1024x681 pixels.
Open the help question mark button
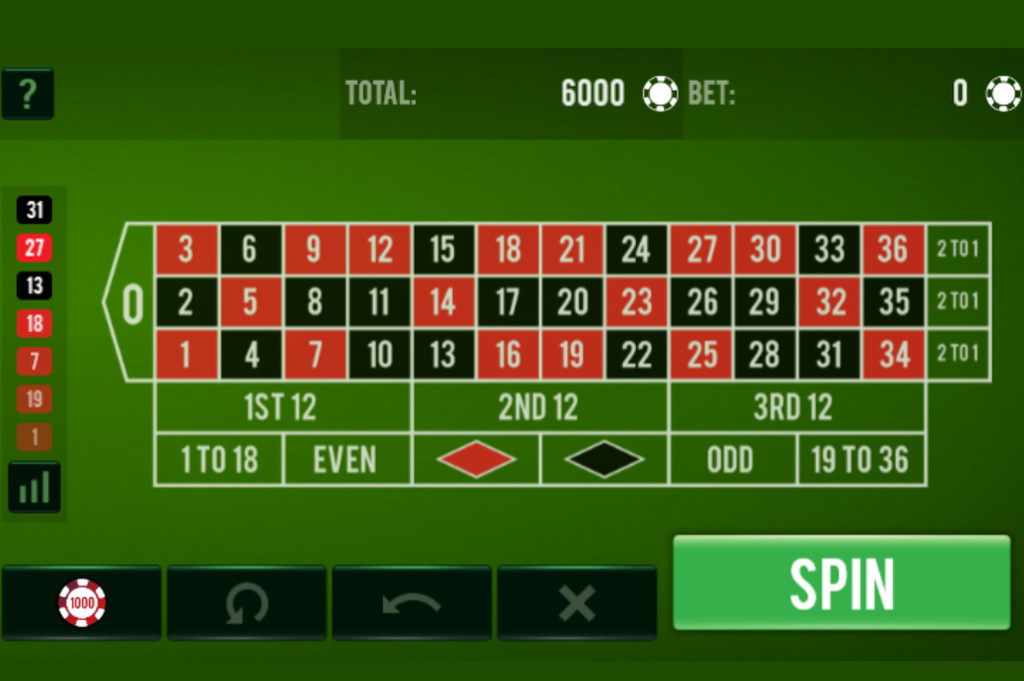[x=28, y=94]
